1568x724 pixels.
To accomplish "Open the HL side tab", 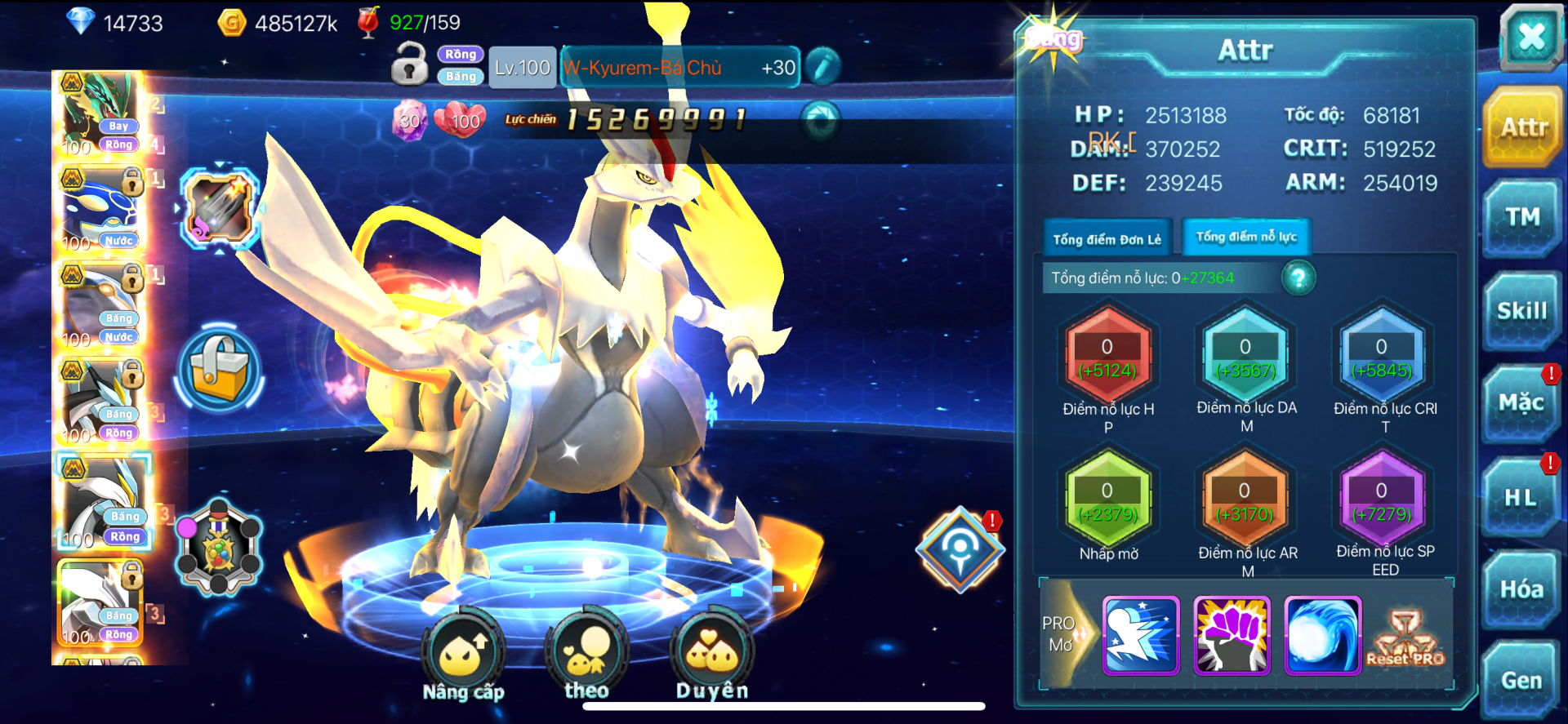I will (x=1521, y=497).
